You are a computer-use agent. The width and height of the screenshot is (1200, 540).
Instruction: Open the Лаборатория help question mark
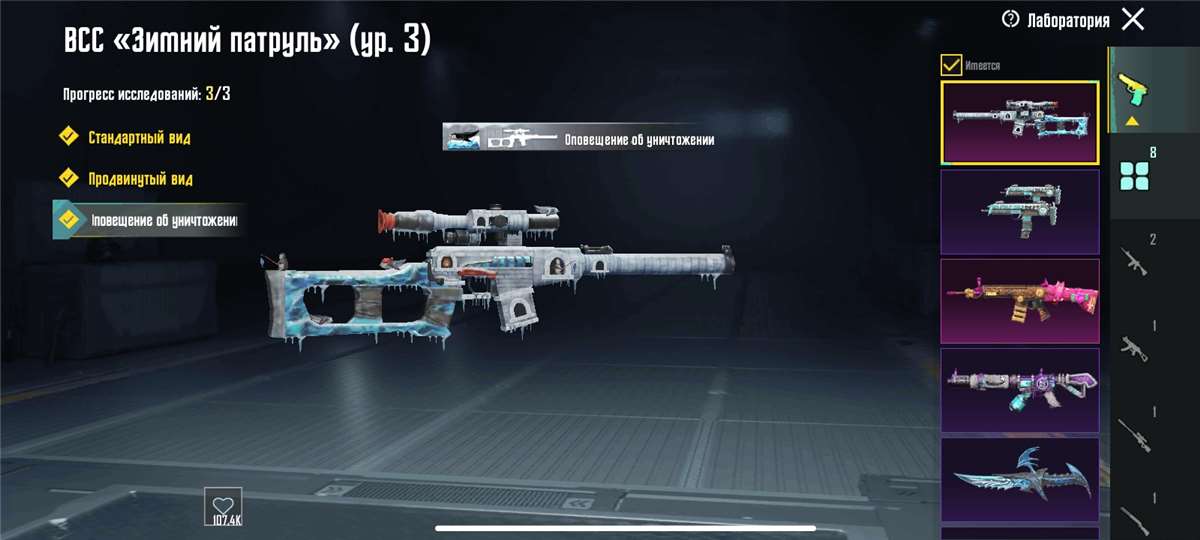coord(1010,20)
